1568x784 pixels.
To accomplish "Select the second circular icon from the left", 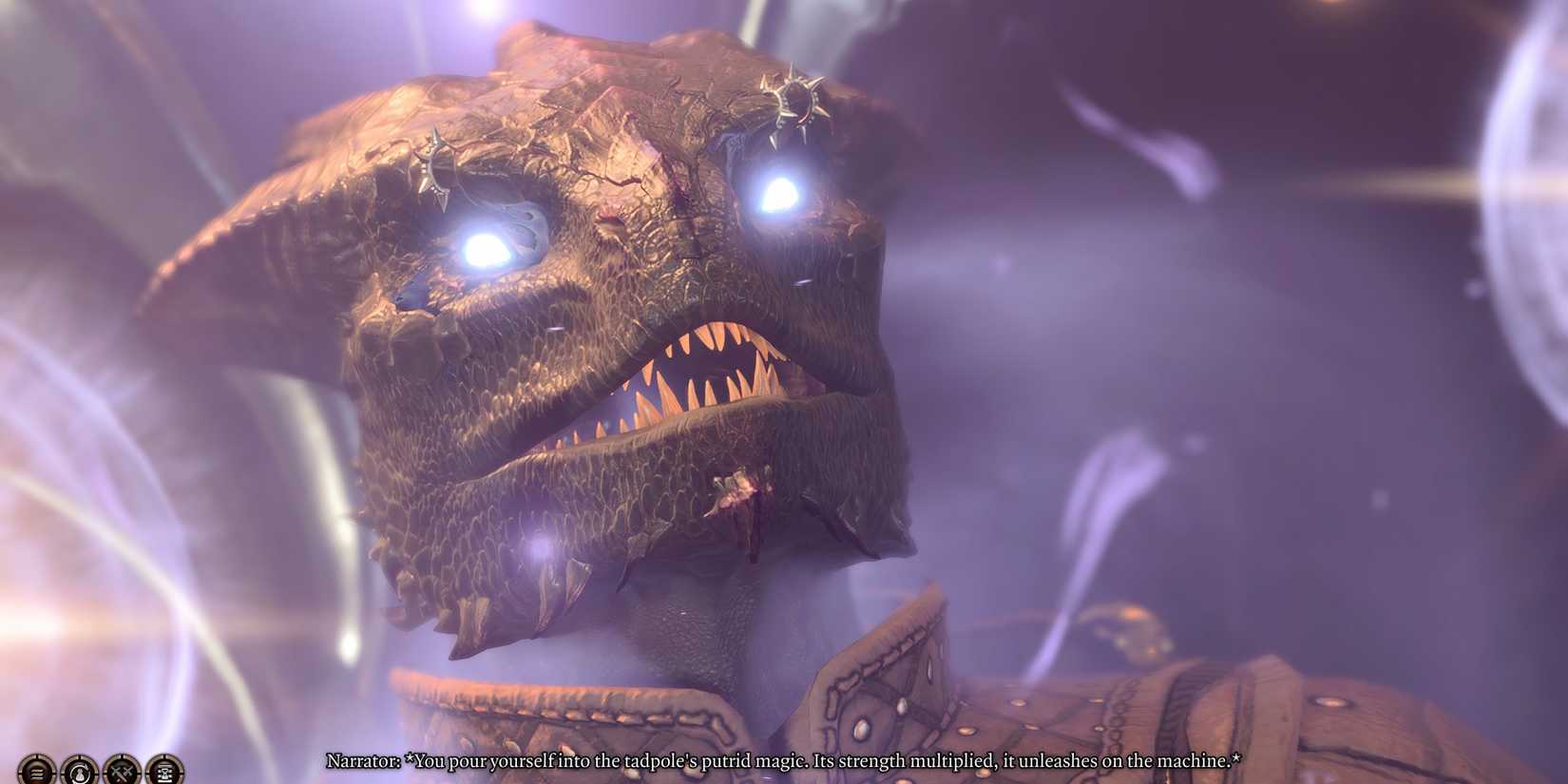I will 78,772.
